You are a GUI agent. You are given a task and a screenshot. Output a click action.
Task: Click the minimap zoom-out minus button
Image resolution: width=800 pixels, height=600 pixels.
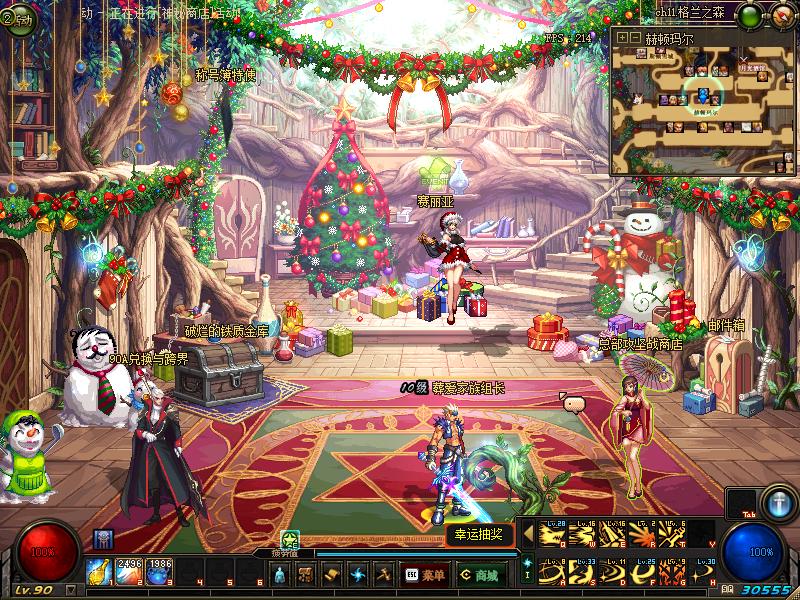(x=635, y=37)
